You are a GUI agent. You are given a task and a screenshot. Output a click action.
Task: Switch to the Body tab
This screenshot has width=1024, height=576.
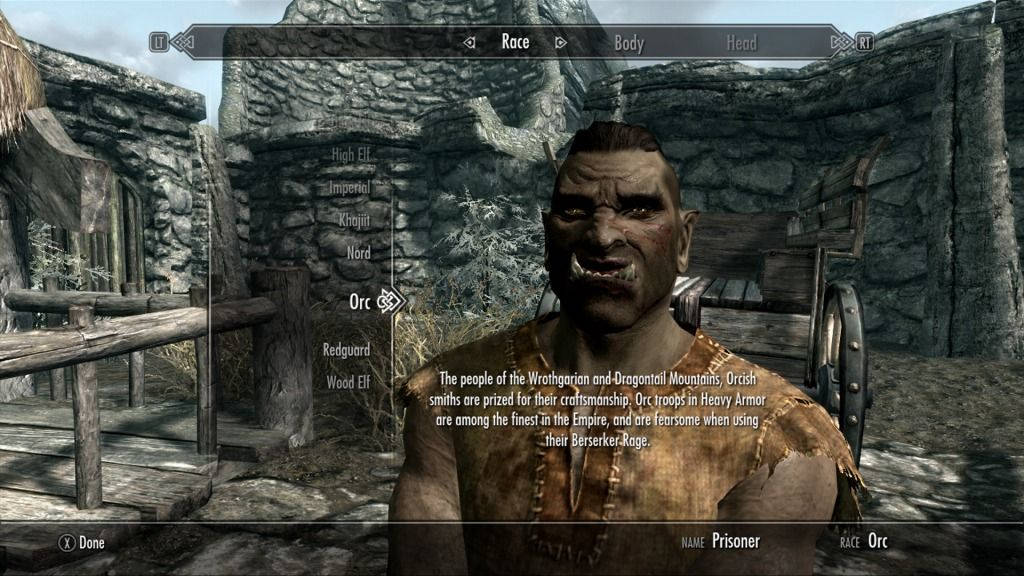click(629, 43)
